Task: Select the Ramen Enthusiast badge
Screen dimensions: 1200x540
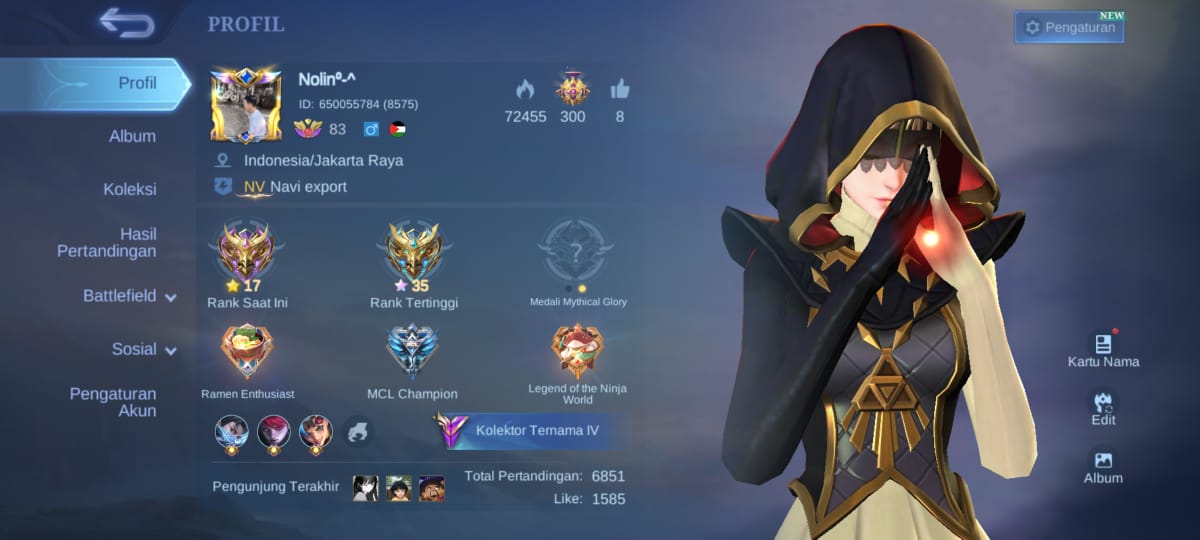Action: coord(247,352)
